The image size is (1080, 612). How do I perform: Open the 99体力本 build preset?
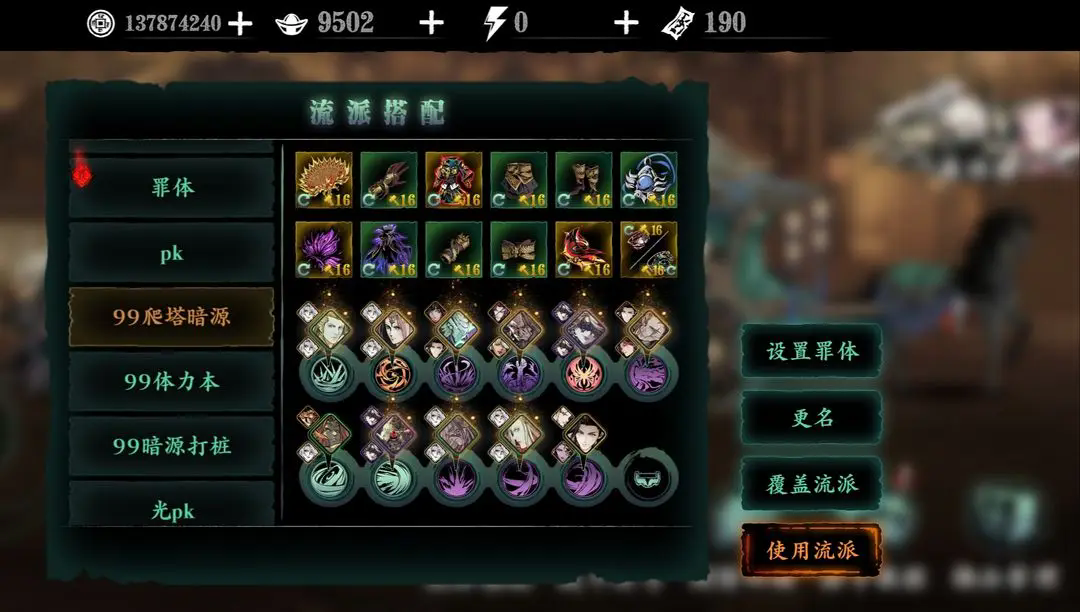pyautogui.click(x=172, y=381)
